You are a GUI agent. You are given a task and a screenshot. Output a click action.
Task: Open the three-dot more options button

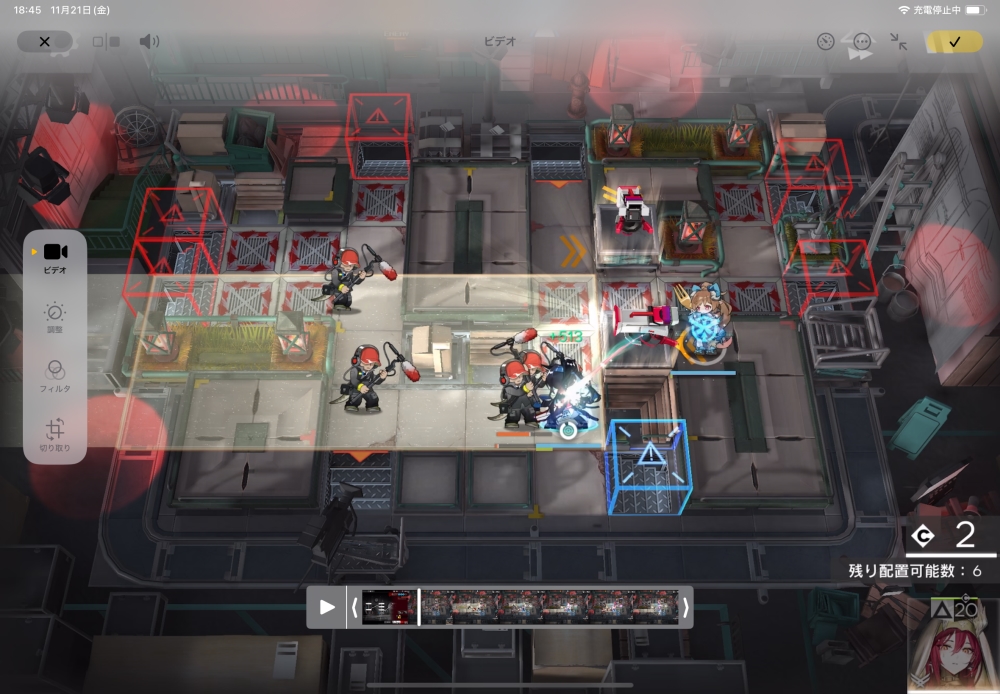tap(862, 42)
